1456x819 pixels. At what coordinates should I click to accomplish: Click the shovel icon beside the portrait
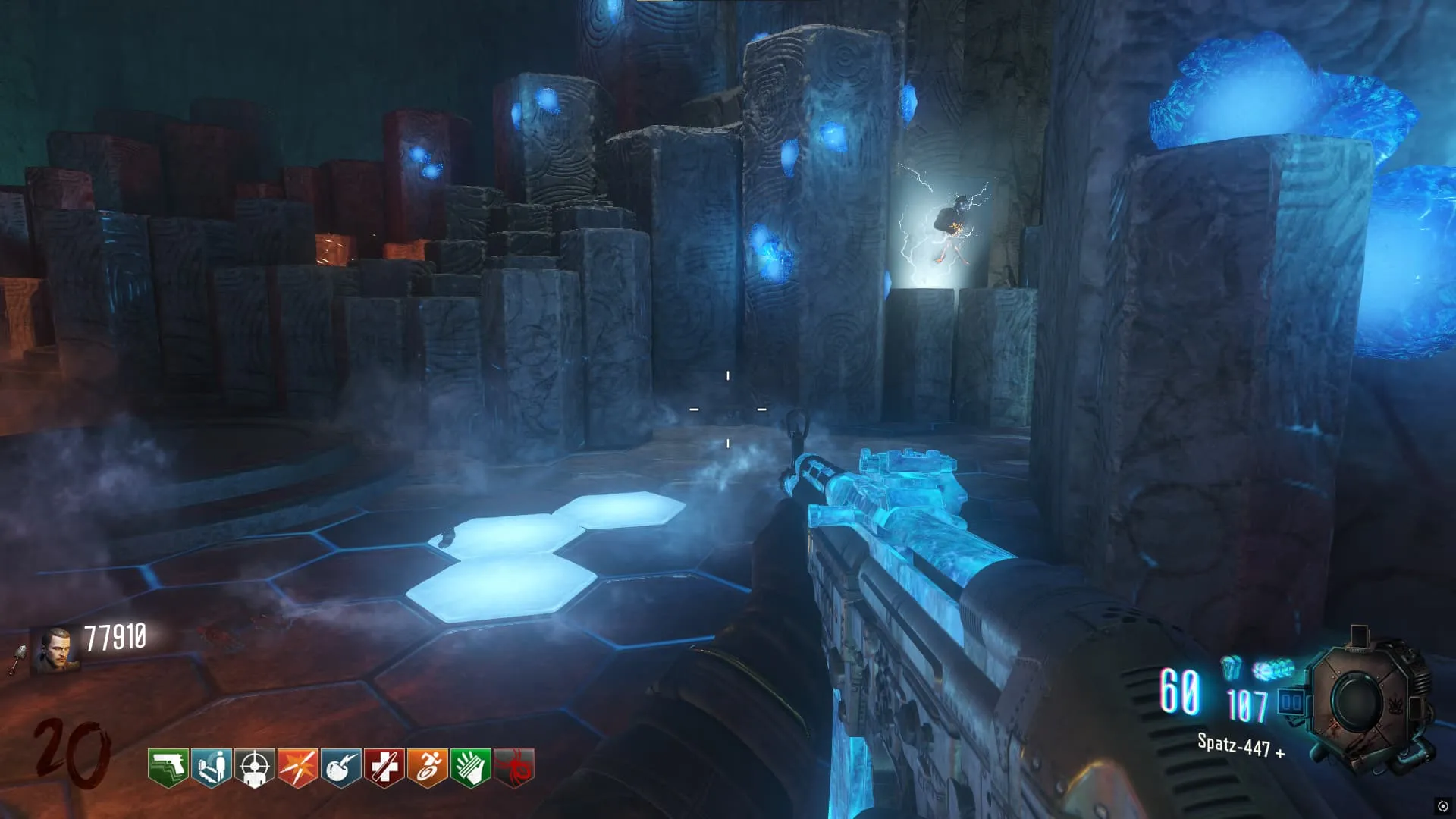click(x=18, y=658)
